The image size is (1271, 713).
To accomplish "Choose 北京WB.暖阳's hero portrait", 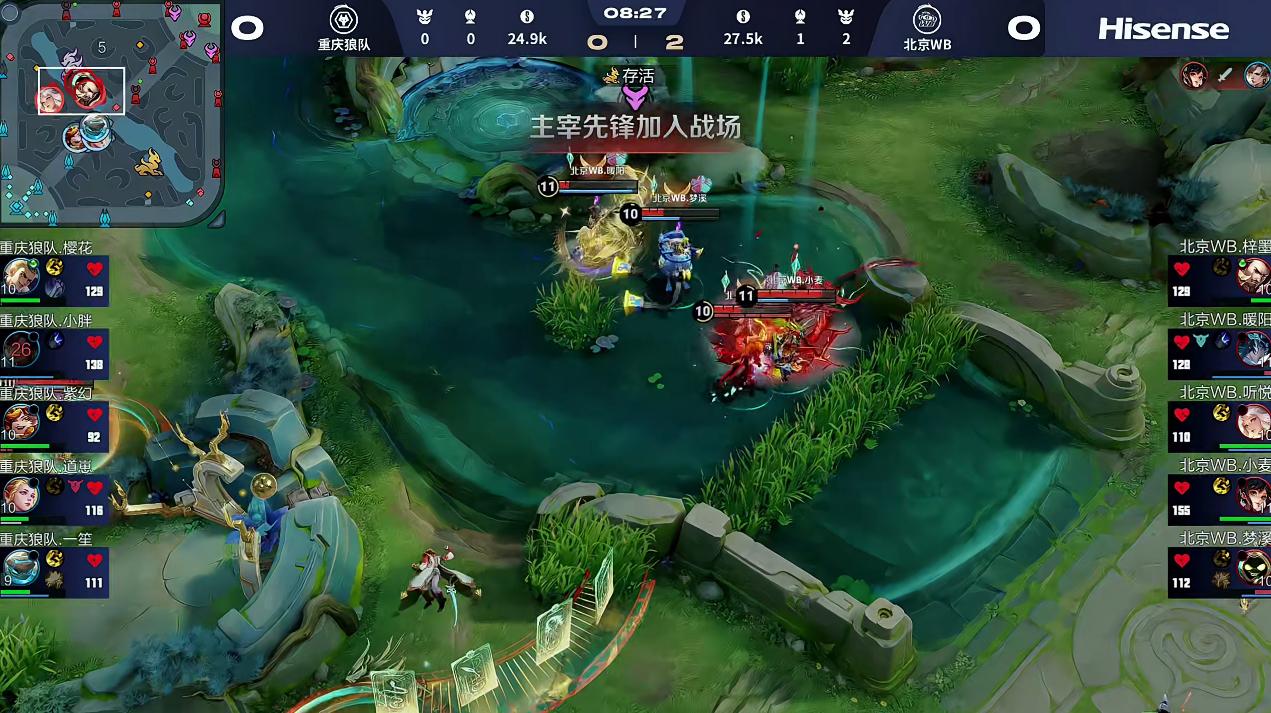I will (1253, 349).
